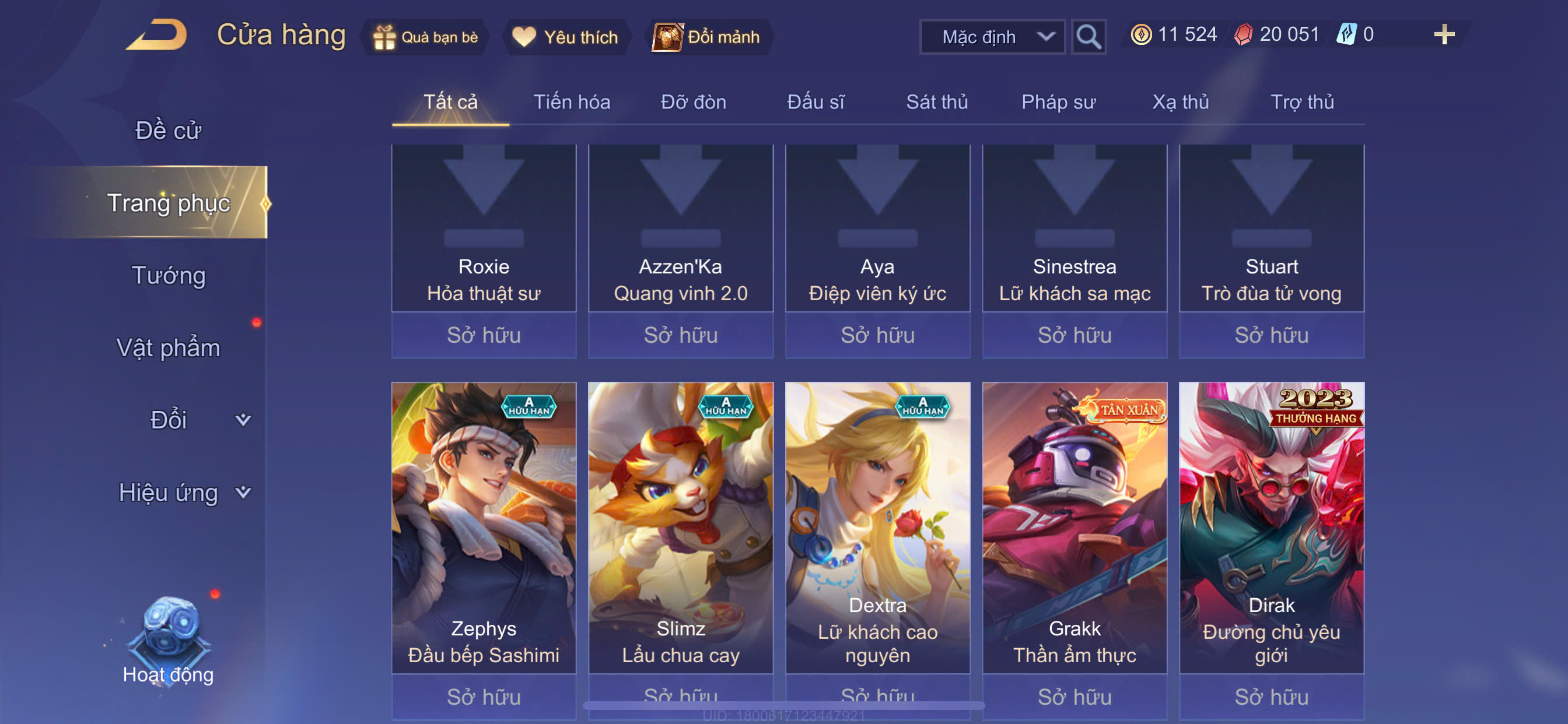Click the magnifying glass search button
The height and width of the screenshot is (724, 1568).
pyautogui.click(x=1088, y=37)
